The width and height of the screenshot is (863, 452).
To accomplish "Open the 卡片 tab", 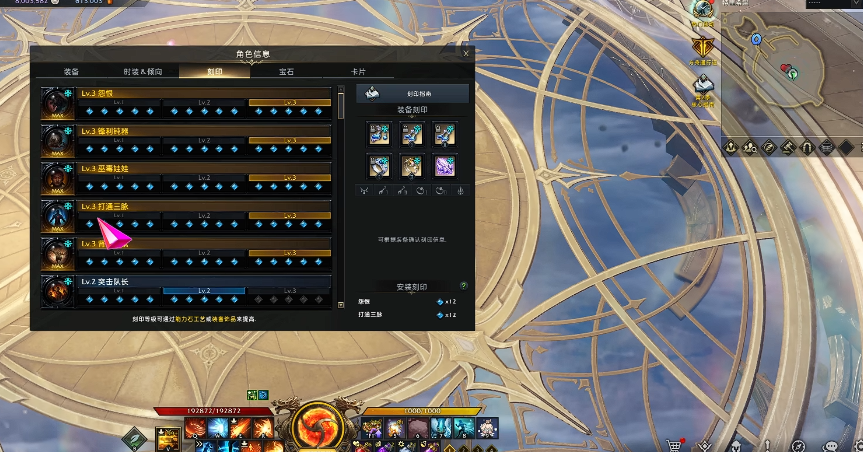I will point(358,72).
